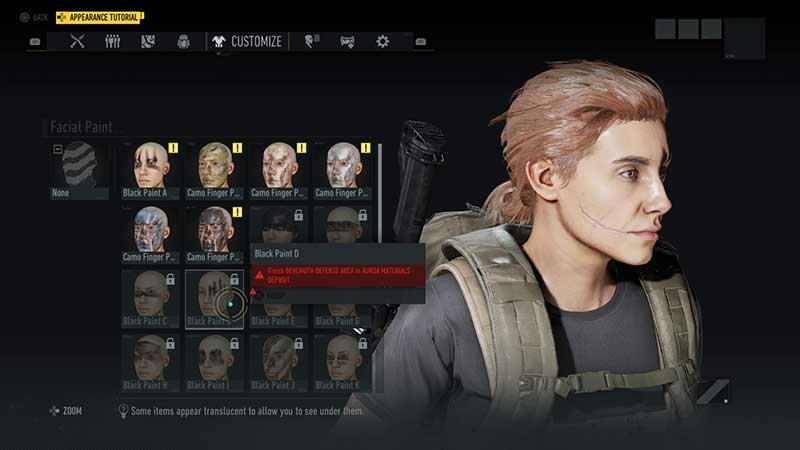
Task: Choose the Black Paint J tile
Action: click(x=278, y=362)
